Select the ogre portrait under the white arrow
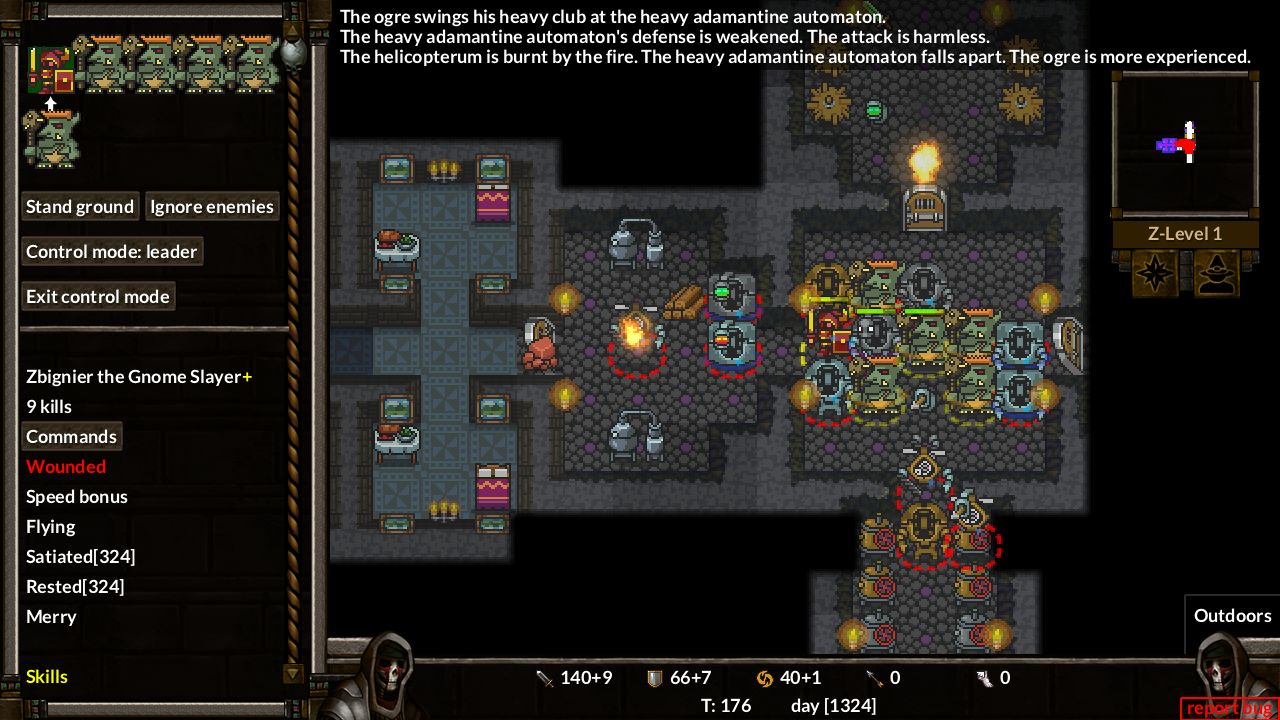This screenshot has height=720, width=1280. 51,139
